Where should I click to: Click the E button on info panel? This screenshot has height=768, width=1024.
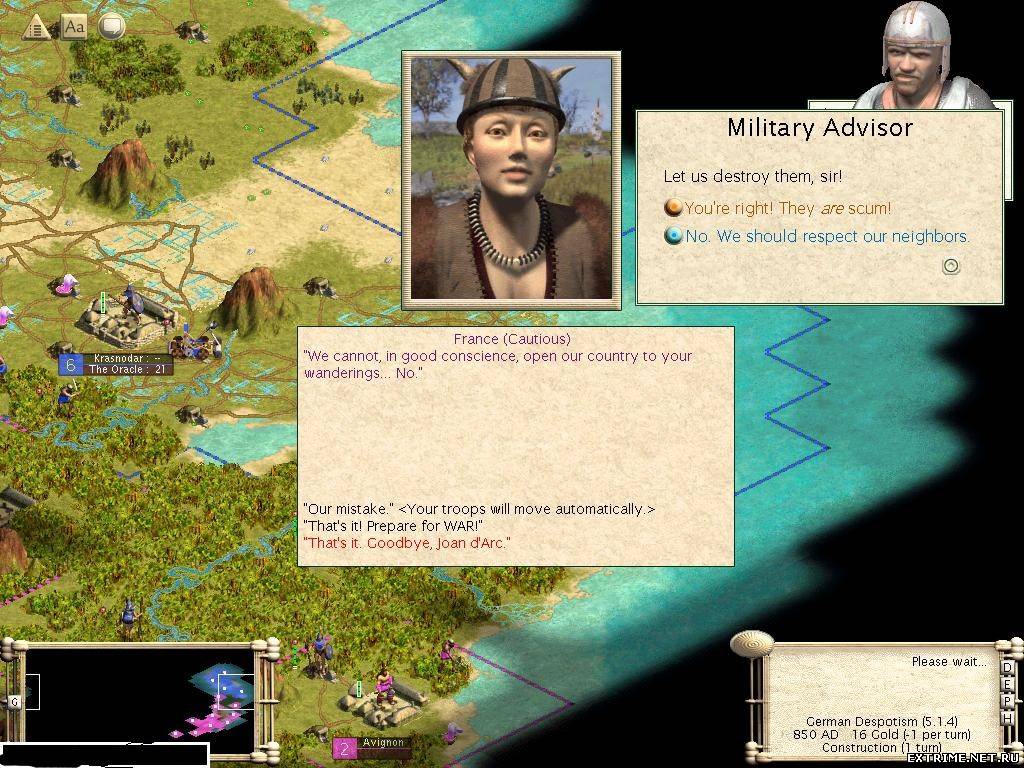tap(1007, 685)
